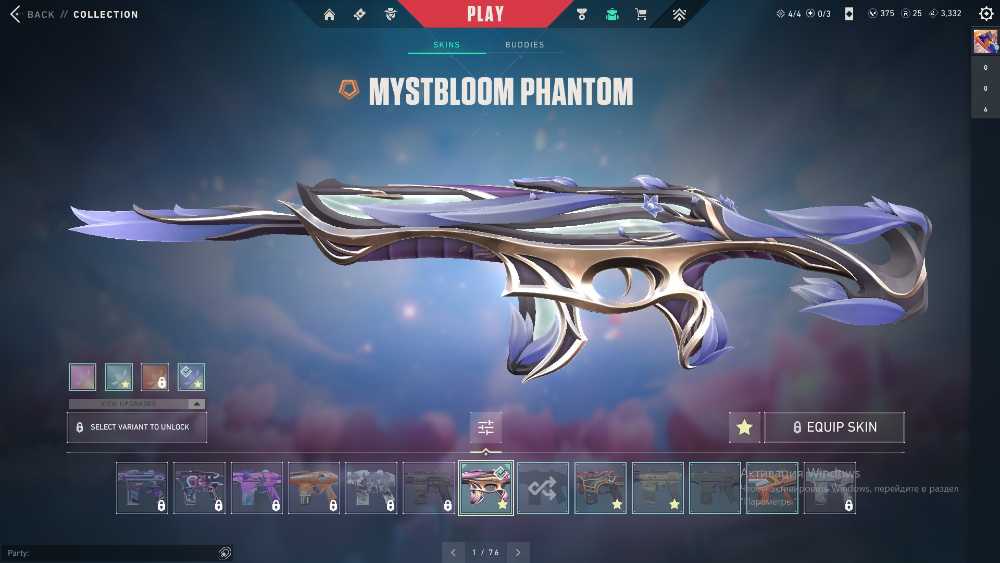Go to the next skins page arrow
This screenshot has height=563, width=1000.
[x=518, y=552]
